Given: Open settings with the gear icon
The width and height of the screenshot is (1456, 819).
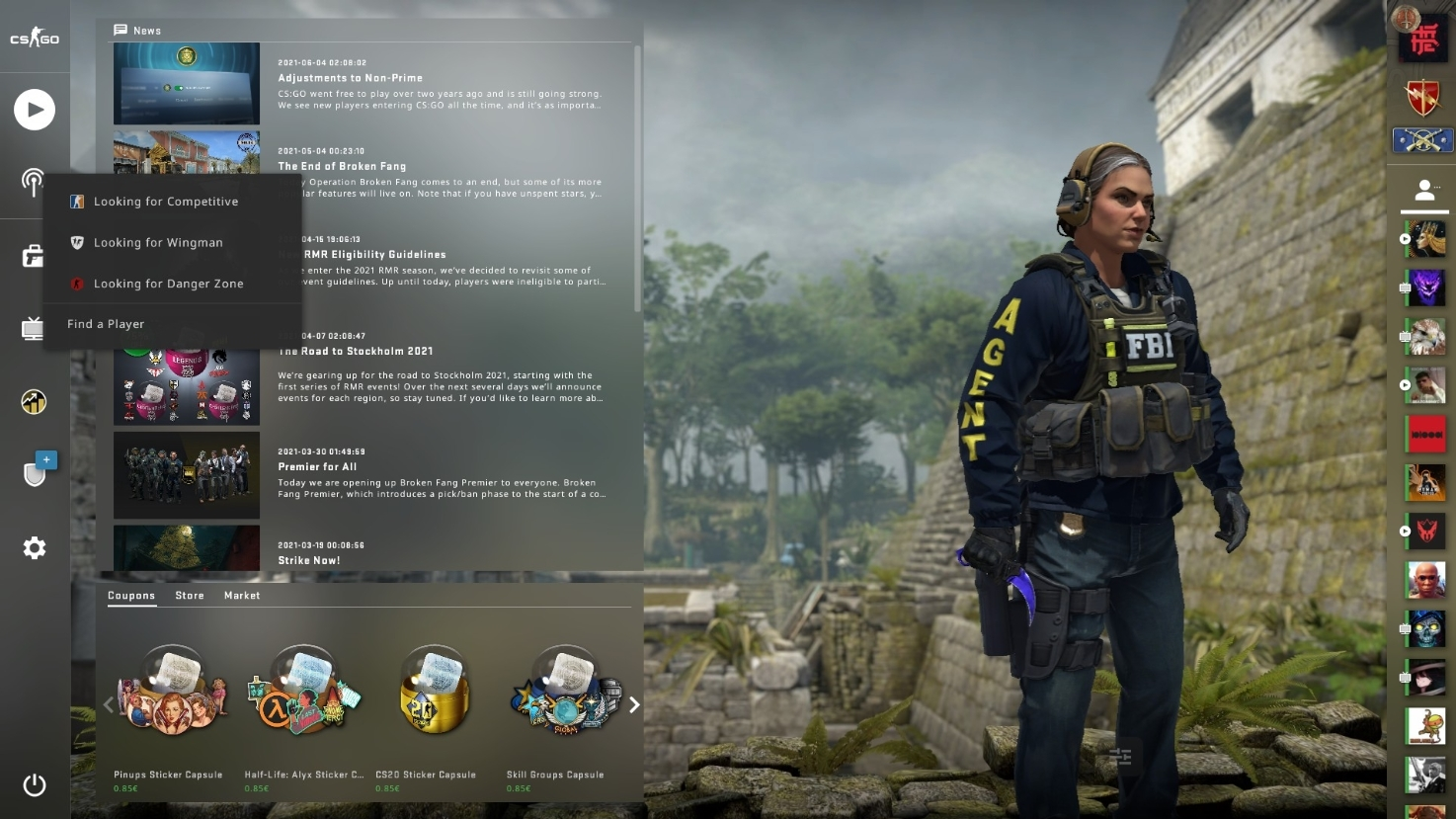Looking at the screenshot, I should [35, 547].
